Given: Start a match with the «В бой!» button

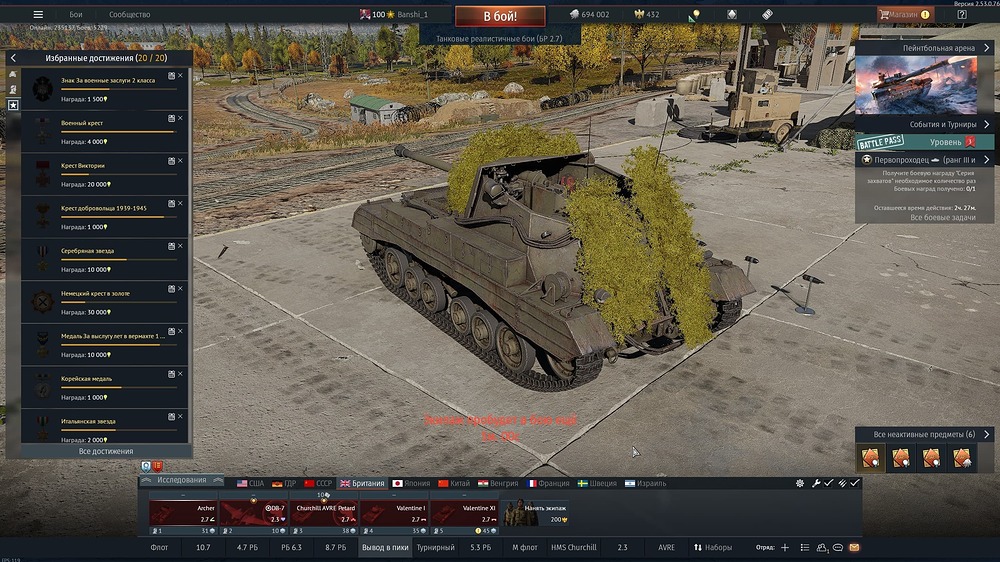Looking at the screenshot, I should (500, 16).
